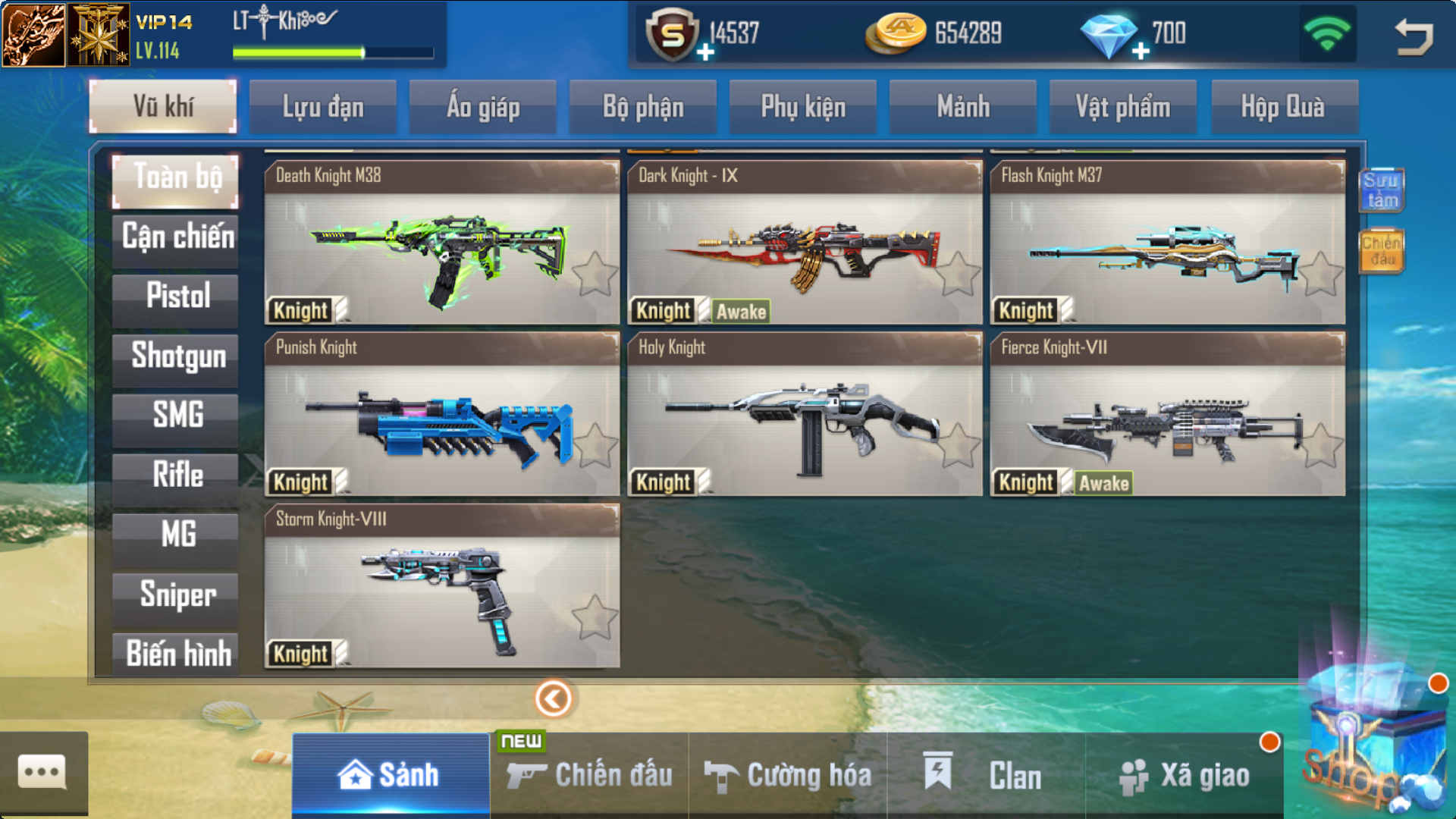The image size is (1456, 819).
Task: Show the Mảnh tab
Action: (963, 107)
